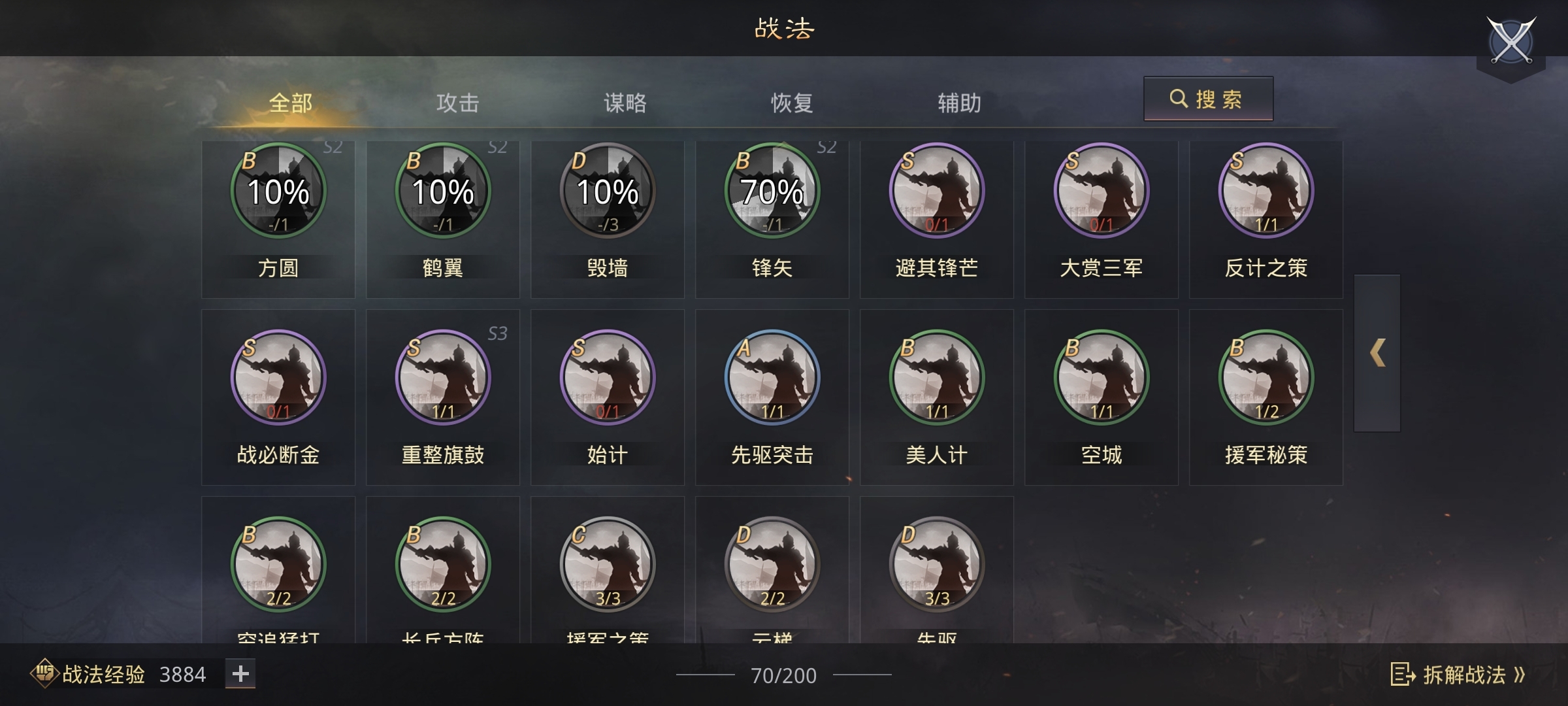Select the 避其锋芒 S-rank tactic
1568x706 pixels.
pyautogui.click(x=937, y=190)
